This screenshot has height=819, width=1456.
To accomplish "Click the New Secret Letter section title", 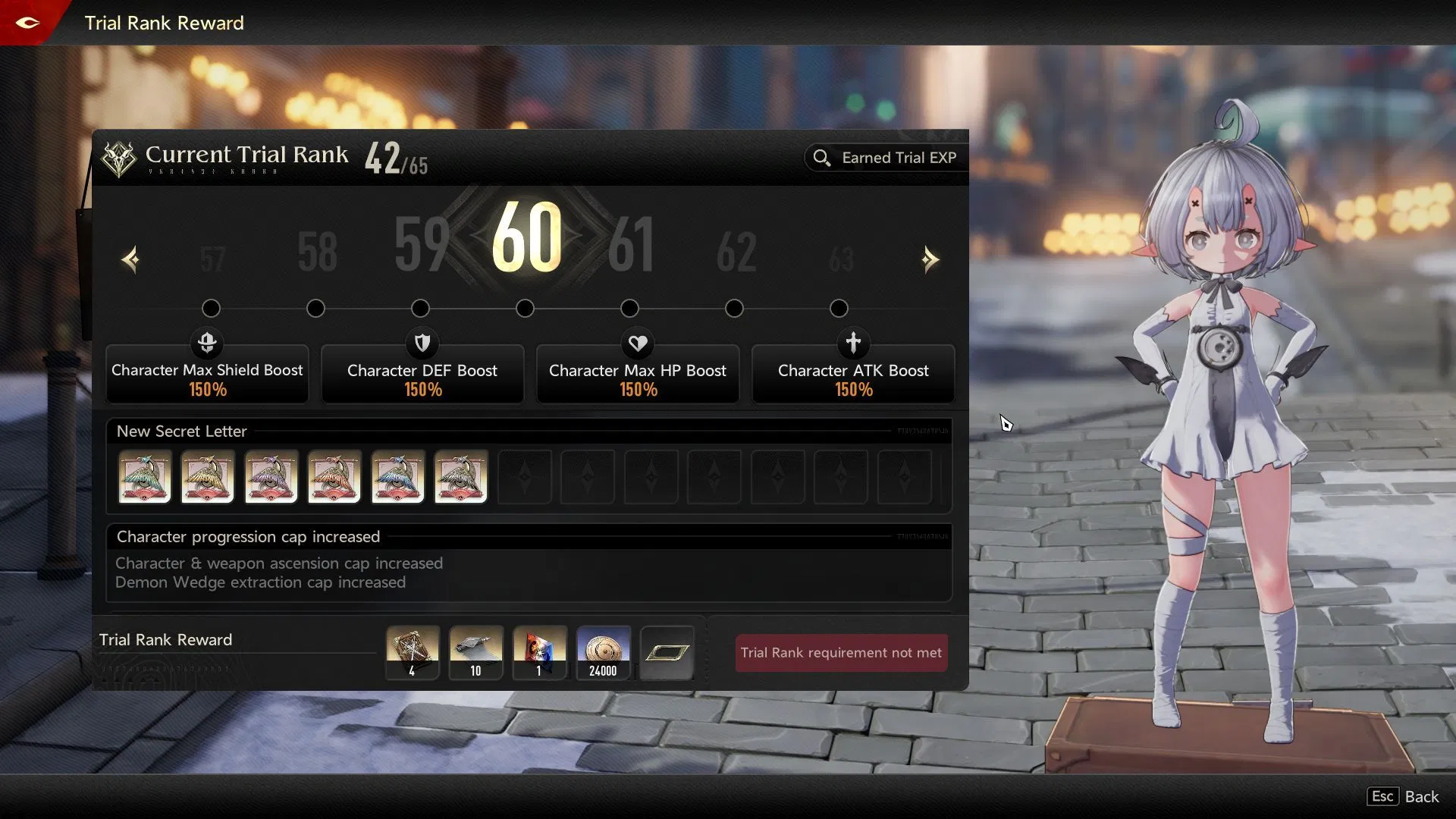I will click(x=180, y=431).
